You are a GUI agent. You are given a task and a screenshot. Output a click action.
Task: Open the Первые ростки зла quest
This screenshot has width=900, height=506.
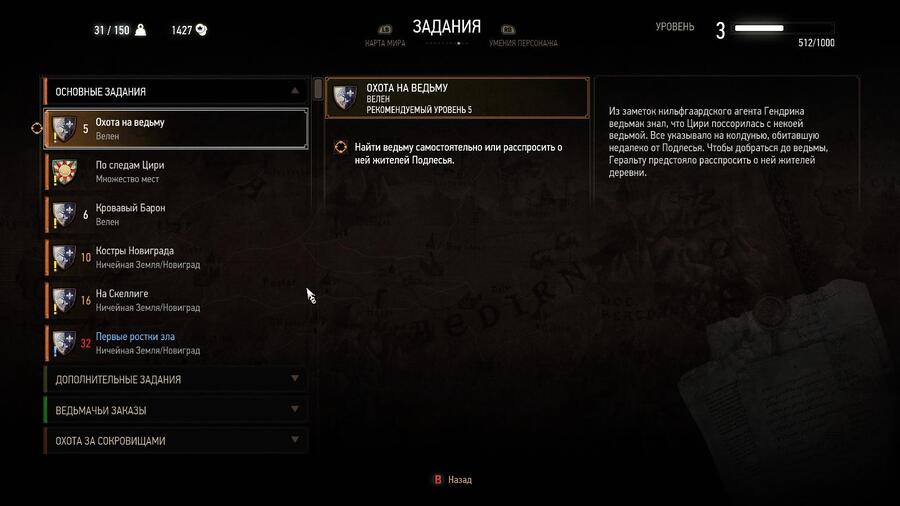(175, 343)
